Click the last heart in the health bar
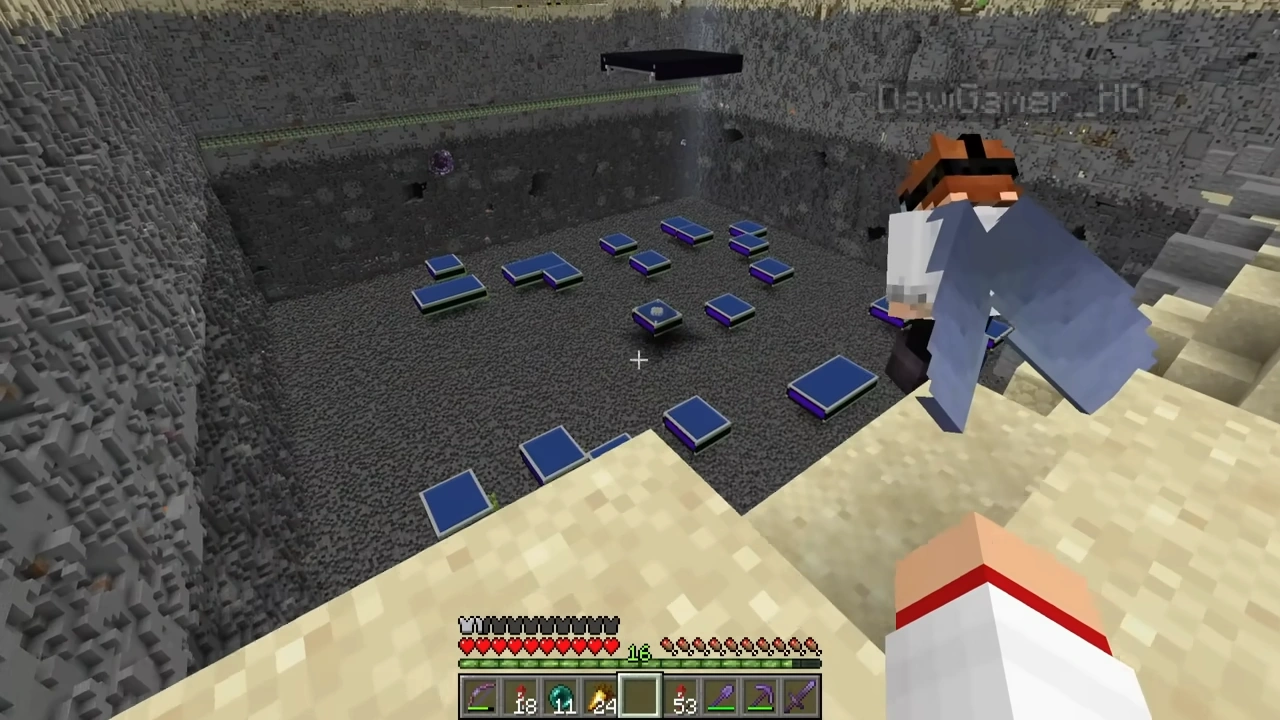The image size is (1280, 720). [x=613, y=647]
